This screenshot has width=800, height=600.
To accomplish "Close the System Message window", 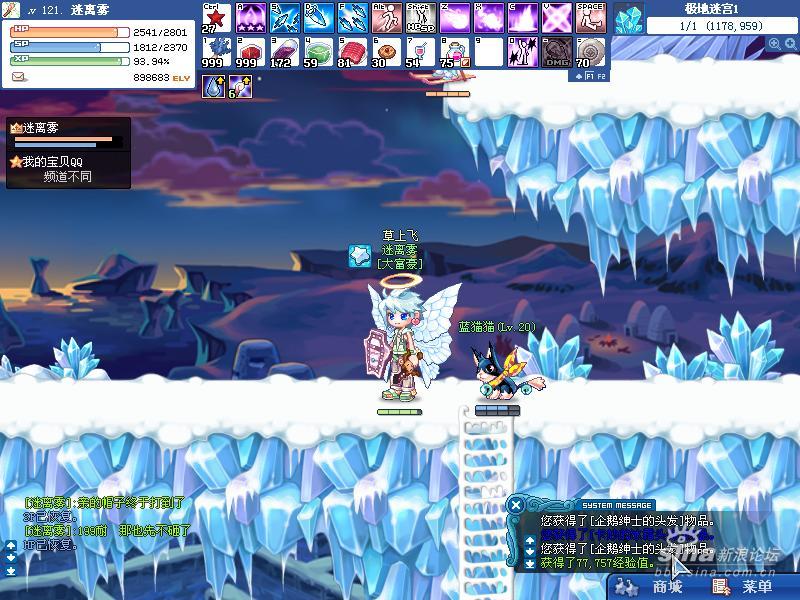I will point(516,505).
